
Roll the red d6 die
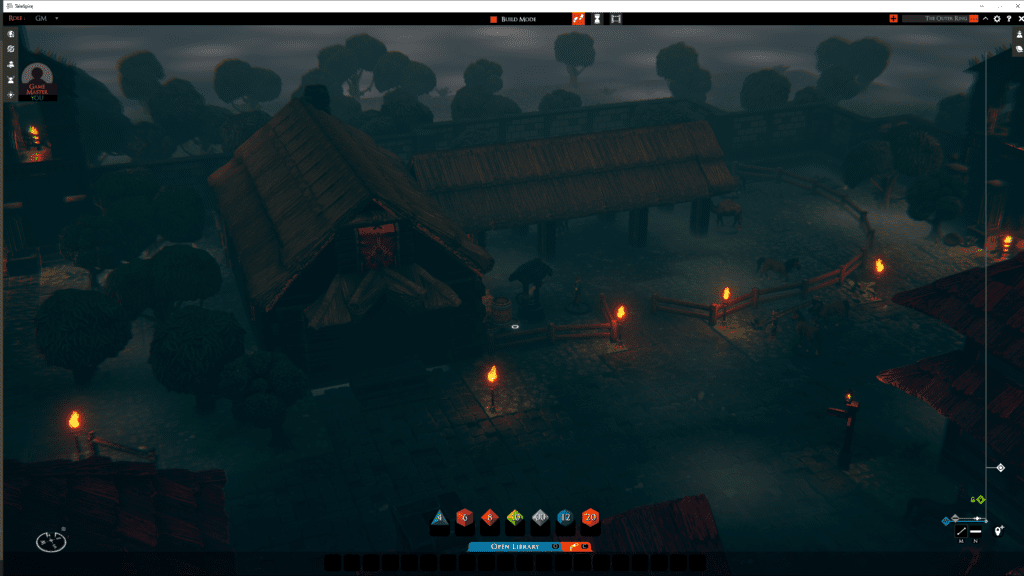pos(464,518)
